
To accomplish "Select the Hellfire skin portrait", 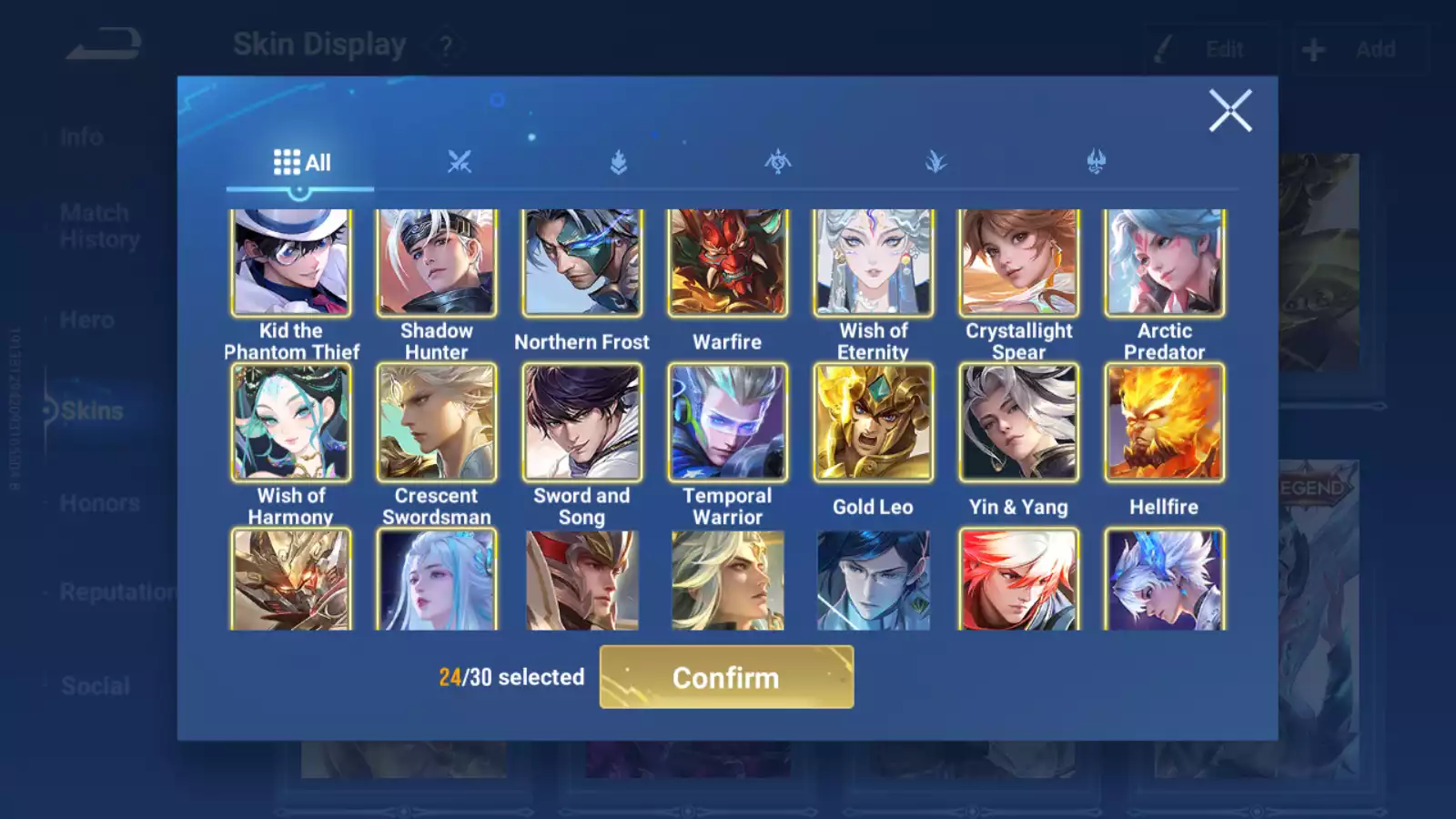I will pos(1165,422).
